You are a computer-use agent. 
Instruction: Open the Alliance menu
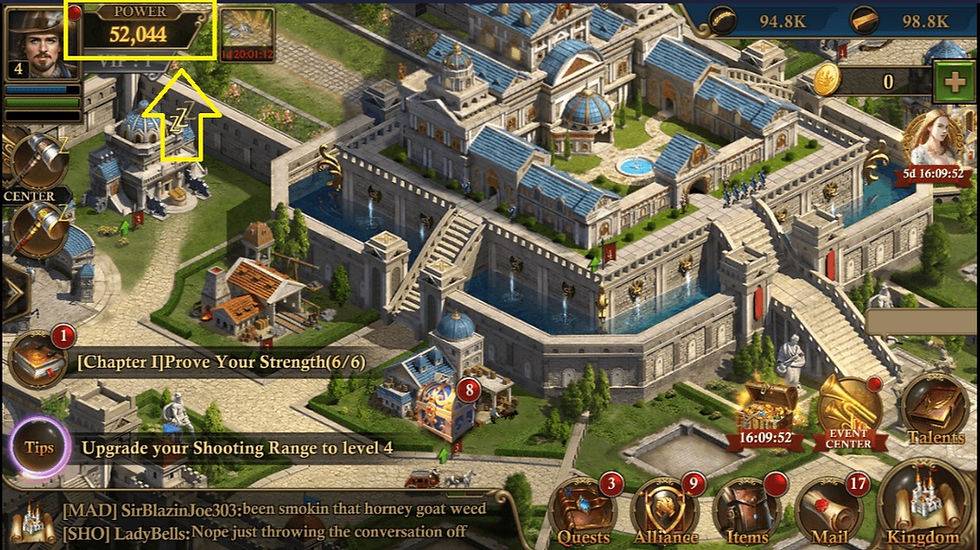(666, 509)
